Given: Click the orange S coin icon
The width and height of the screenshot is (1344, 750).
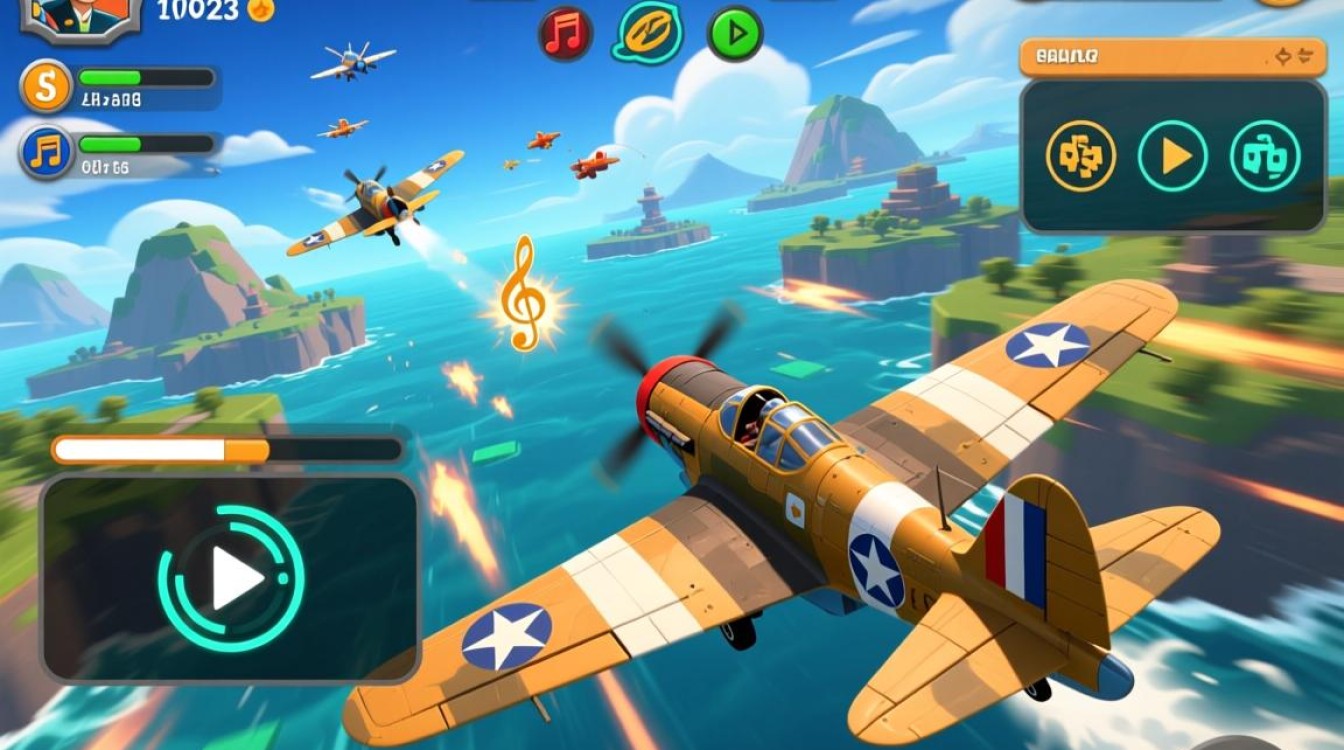Looking at the screenshot, I should [45, 87].
